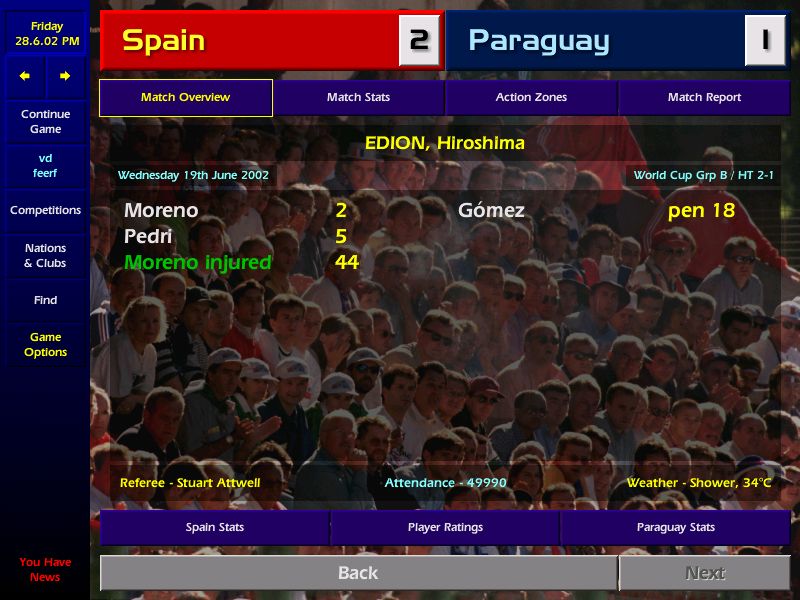Open Game Options
Viewport: 800px width, 600px height.
tap(45, 344)
